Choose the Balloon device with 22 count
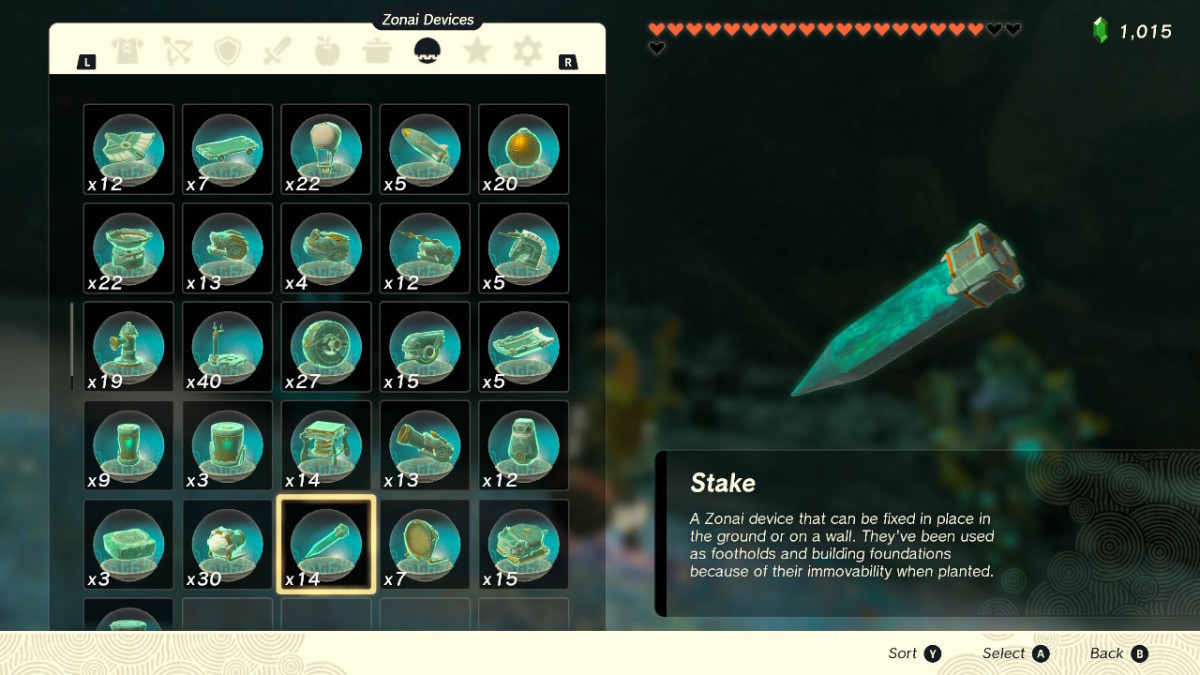 [x=326, y=149]
